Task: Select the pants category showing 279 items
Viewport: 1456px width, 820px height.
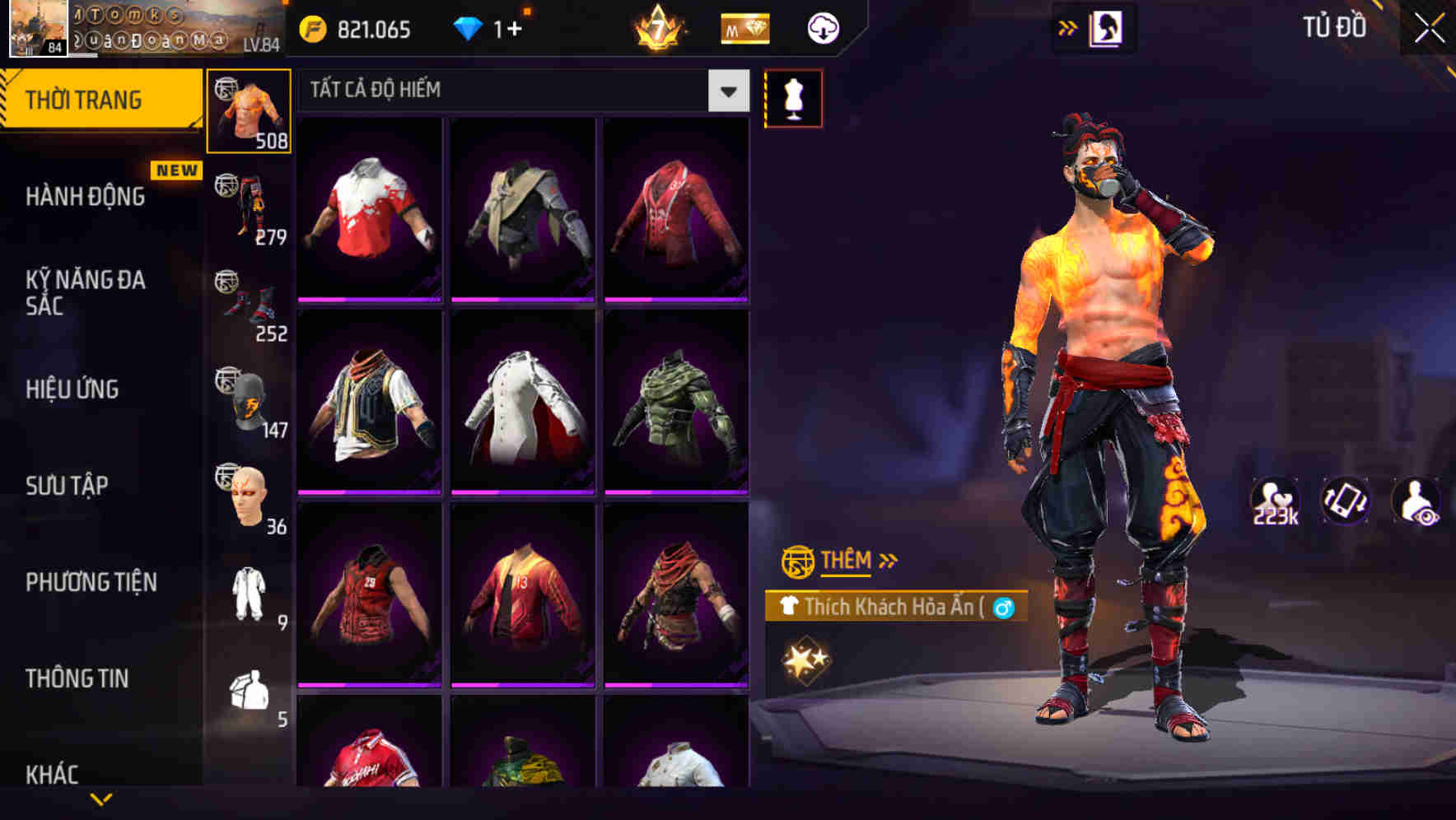Action: 250,203
